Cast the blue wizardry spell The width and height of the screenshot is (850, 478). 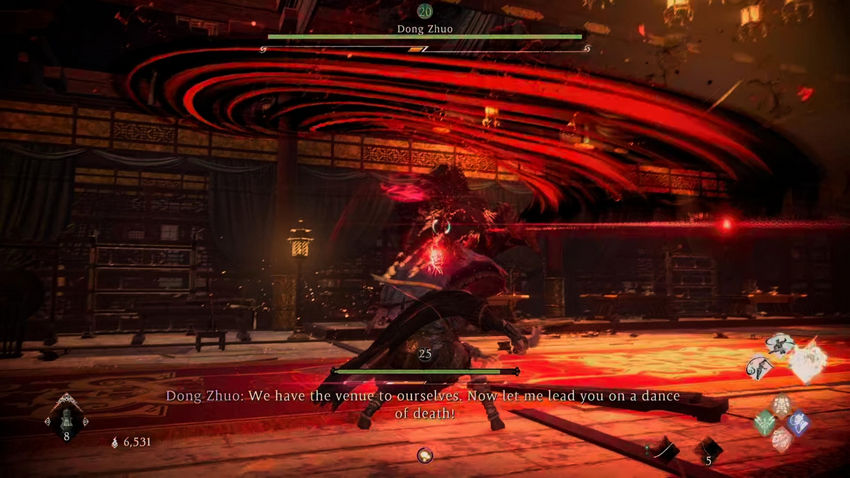click(798, 422)
